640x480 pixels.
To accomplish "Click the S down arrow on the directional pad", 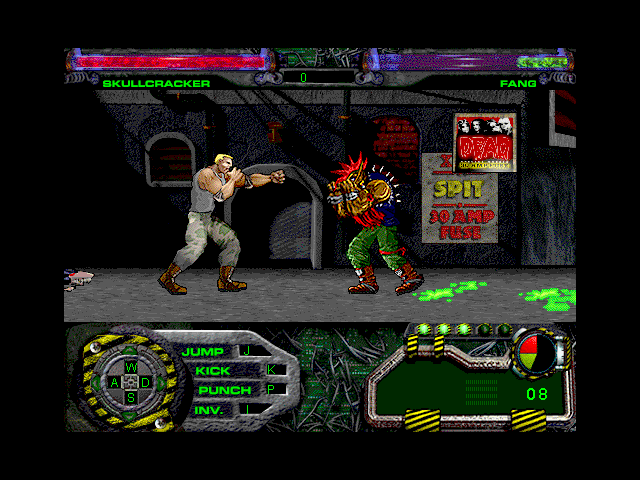I will (x=130, y=397).
